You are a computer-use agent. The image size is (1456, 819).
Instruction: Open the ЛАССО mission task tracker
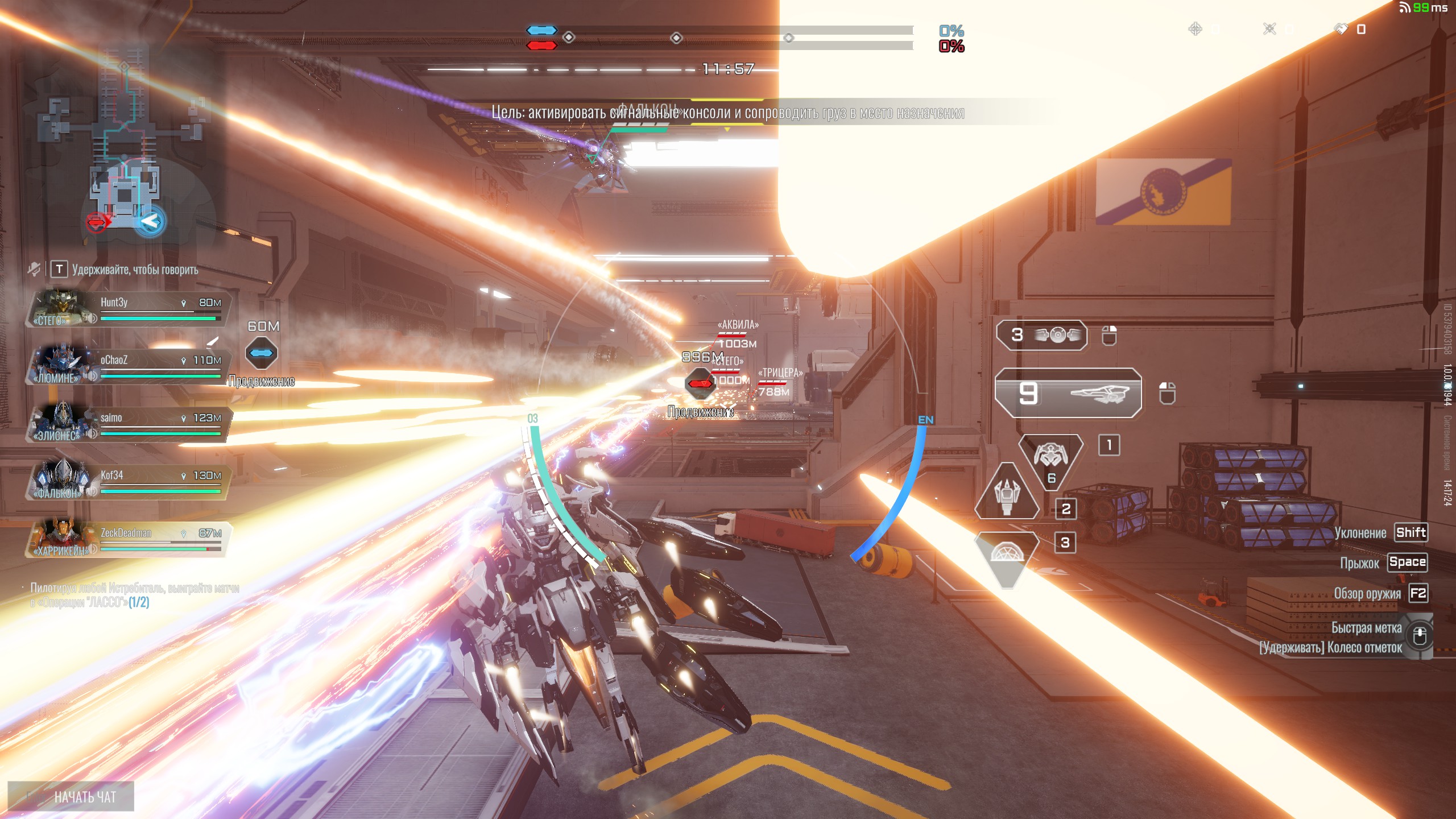[x=134, y=595]
